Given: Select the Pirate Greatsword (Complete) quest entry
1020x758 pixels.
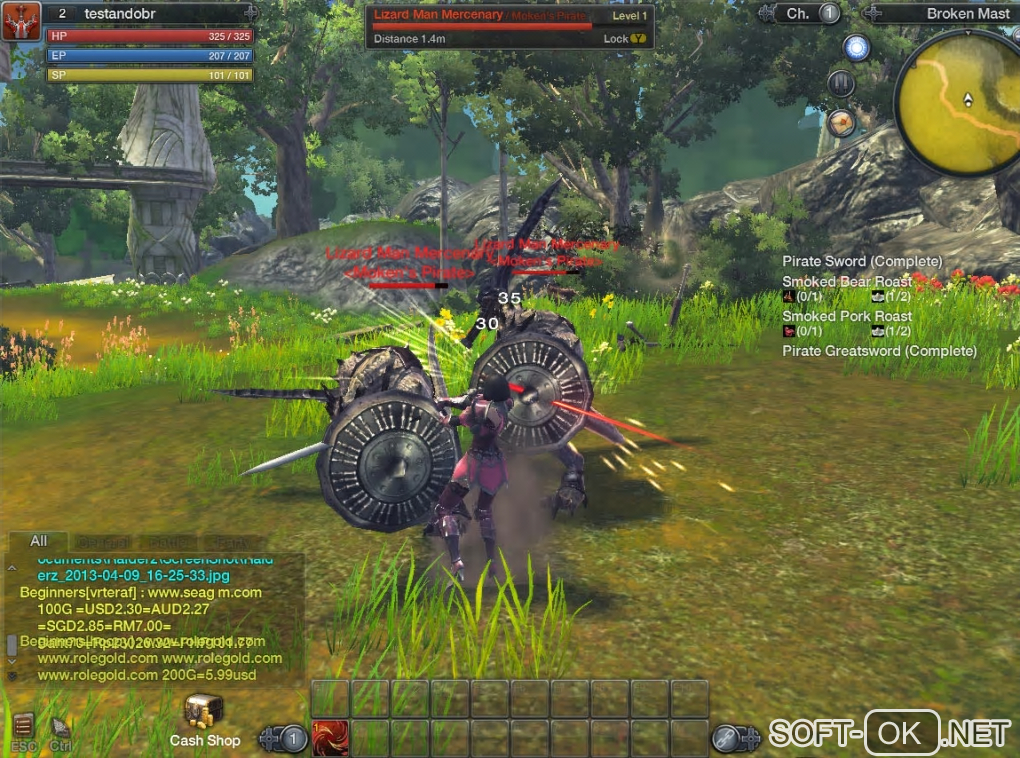Looking at the screenshot, I should 879,351.
